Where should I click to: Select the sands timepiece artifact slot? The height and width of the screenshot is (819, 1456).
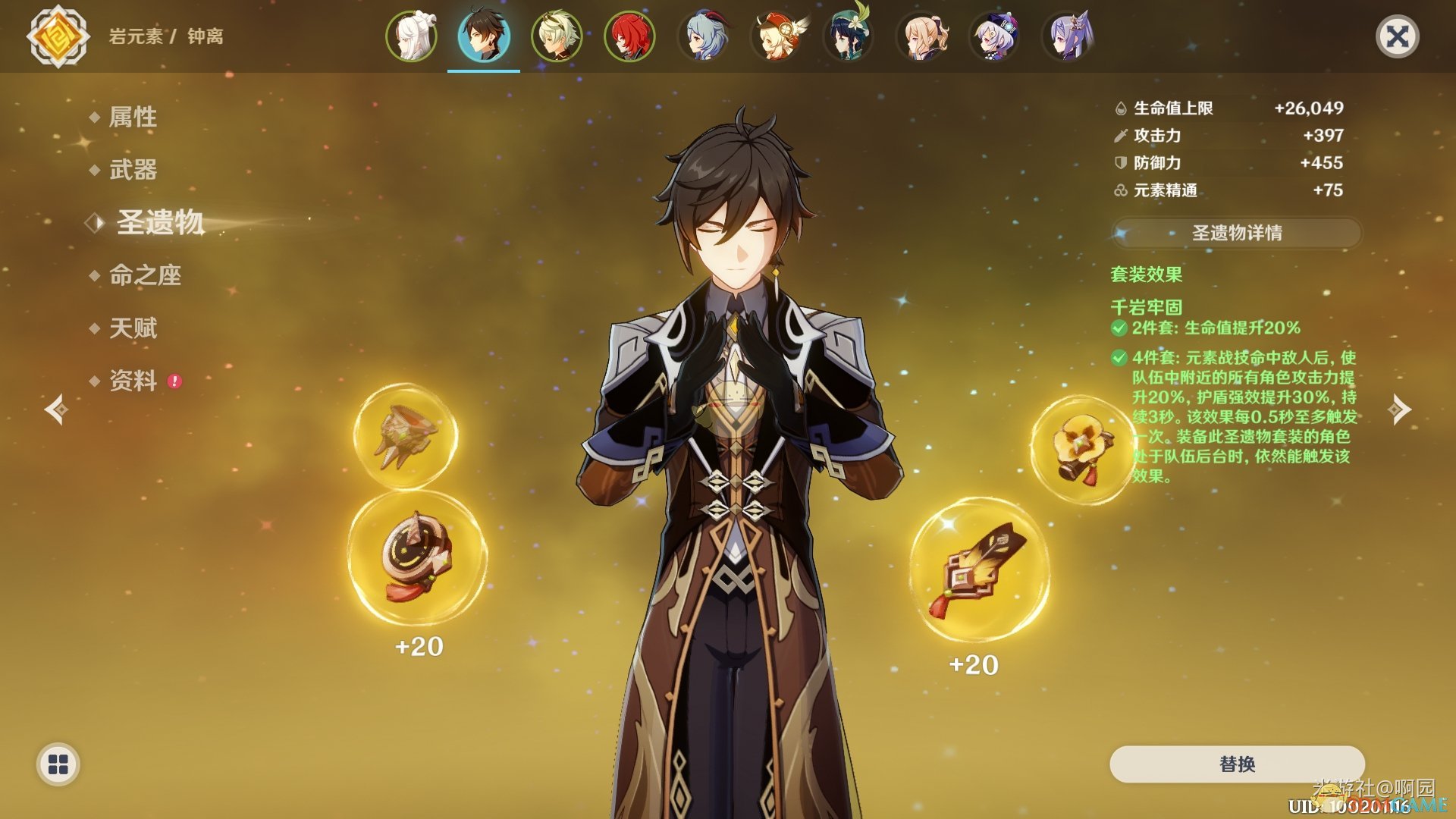[x=417, y=559]
